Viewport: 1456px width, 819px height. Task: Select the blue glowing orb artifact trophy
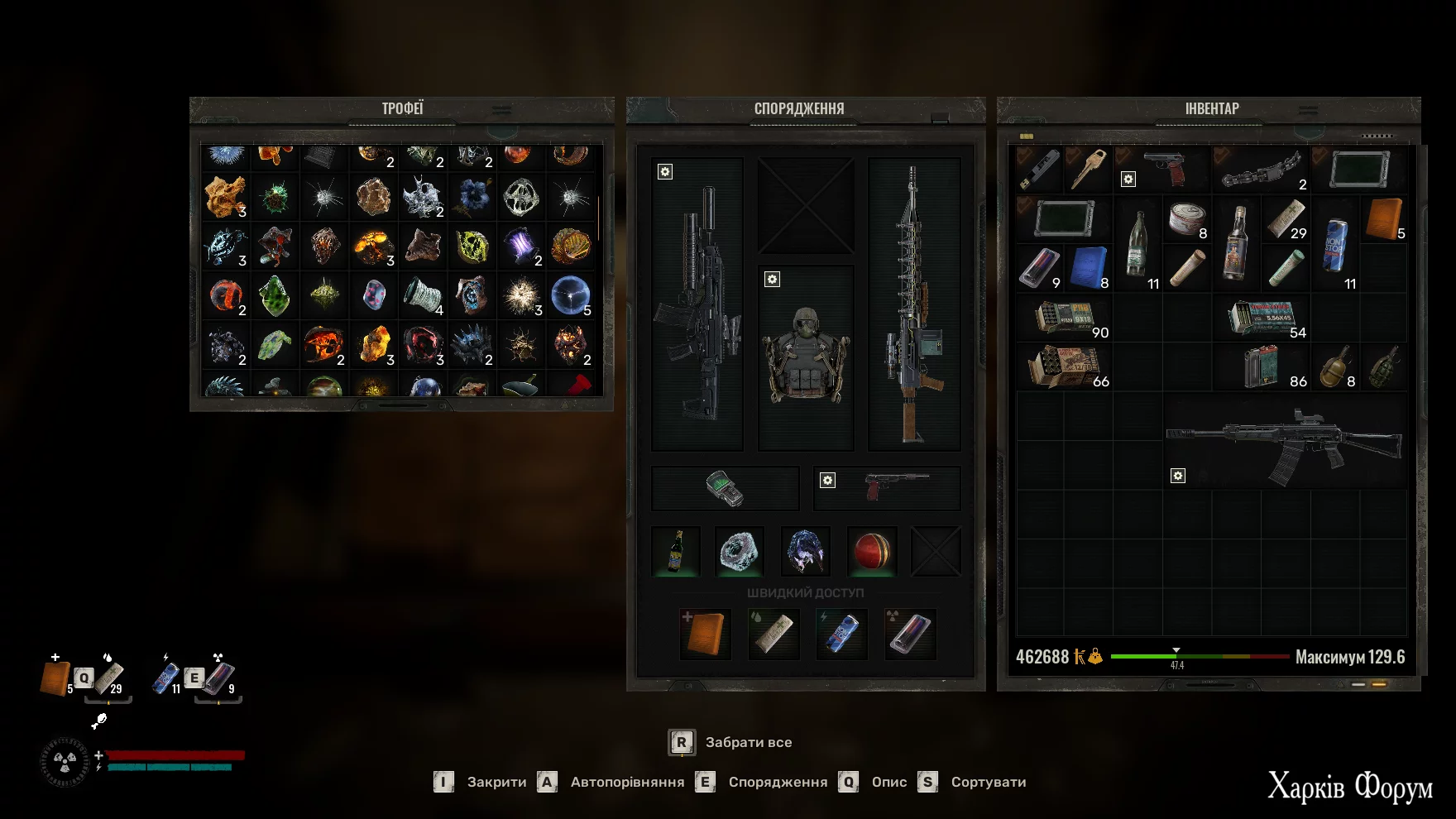[570, 295]
